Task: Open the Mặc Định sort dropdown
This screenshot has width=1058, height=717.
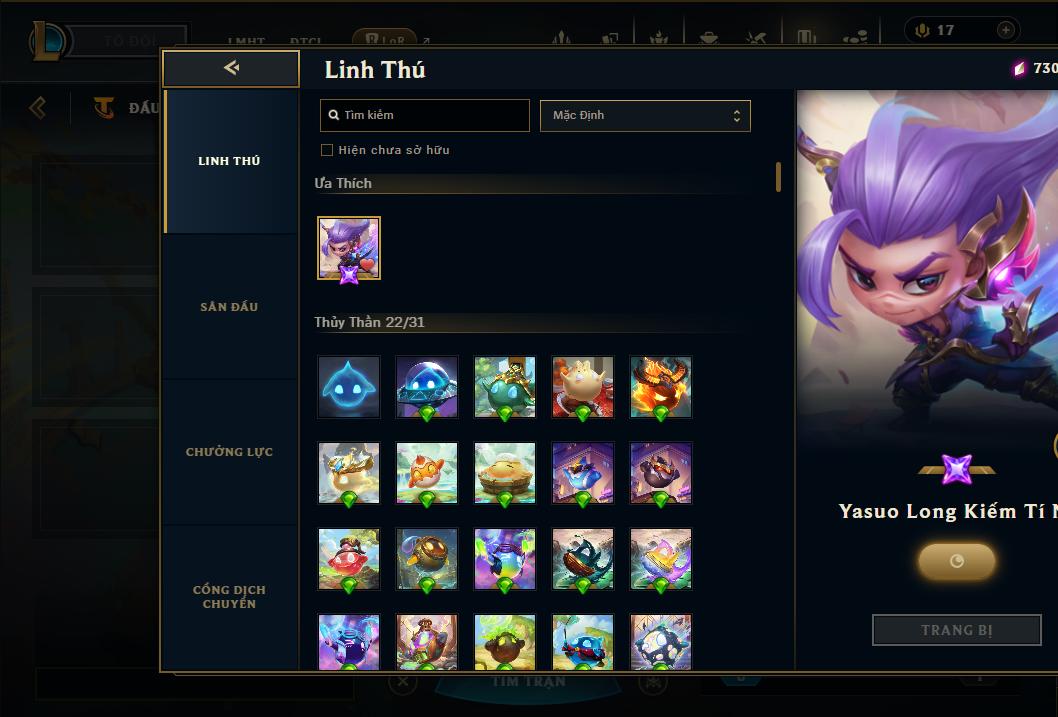Action: pyautogui.click(x=645, y=115)
